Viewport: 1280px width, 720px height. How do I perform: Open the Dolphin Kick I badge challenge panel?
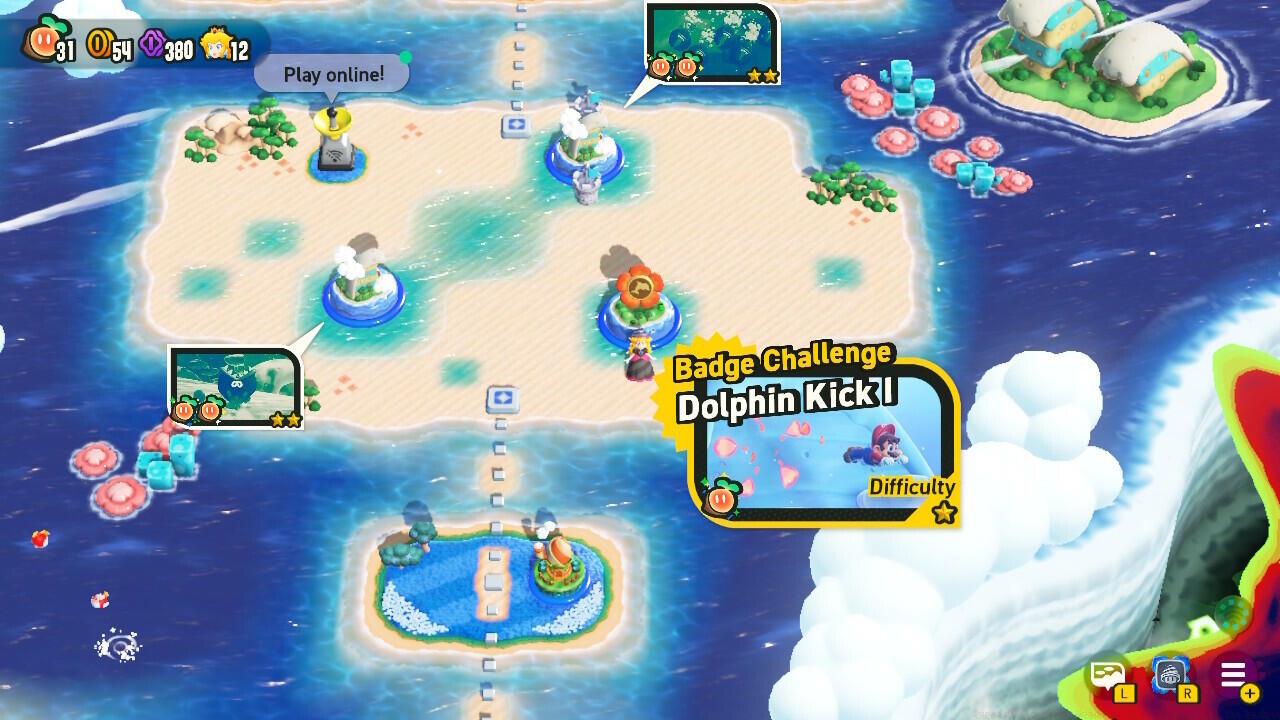(x=820, y=435)
